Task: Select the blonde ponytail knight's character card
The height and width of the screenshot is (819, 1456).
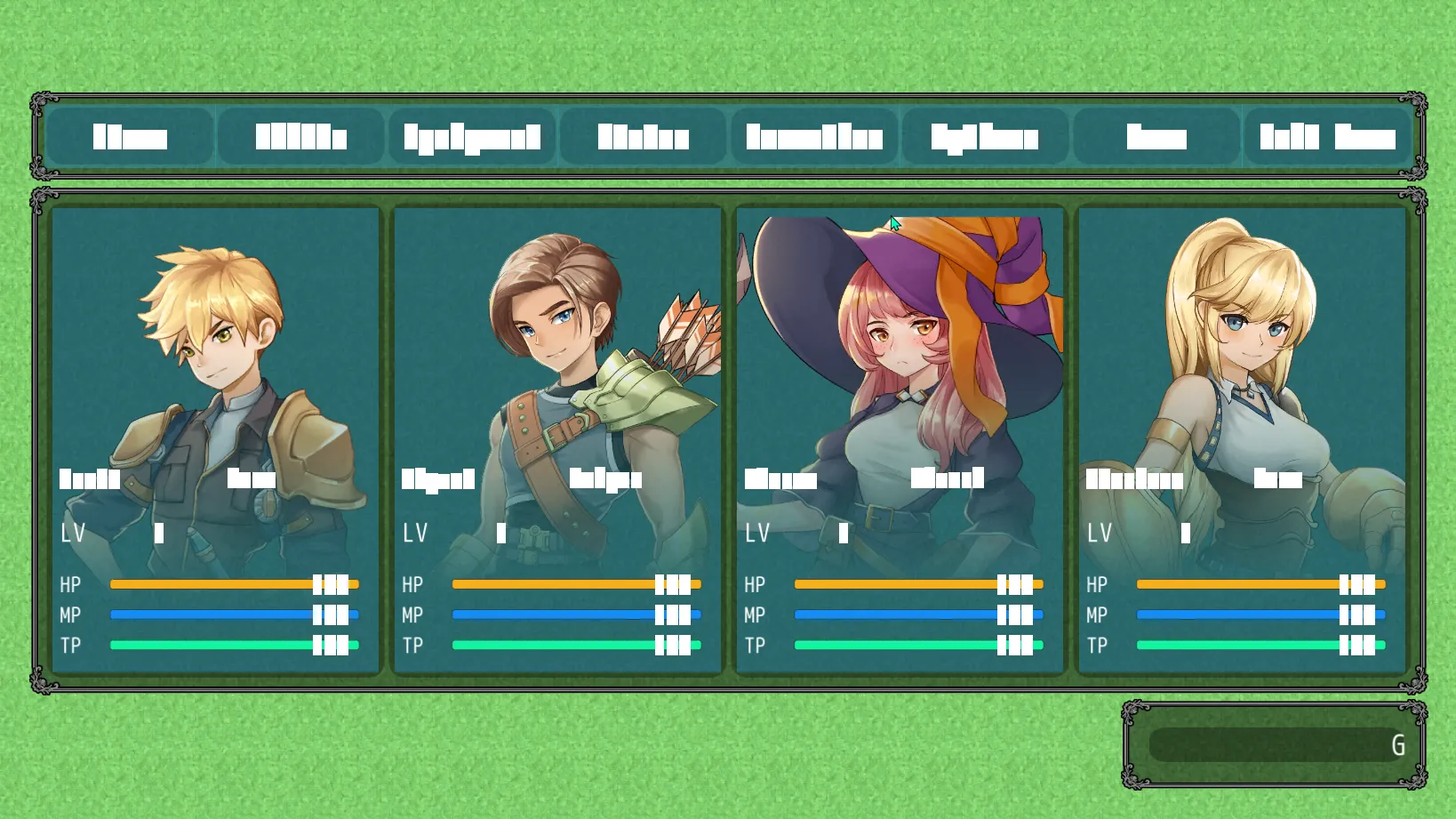Action: 1242,440
